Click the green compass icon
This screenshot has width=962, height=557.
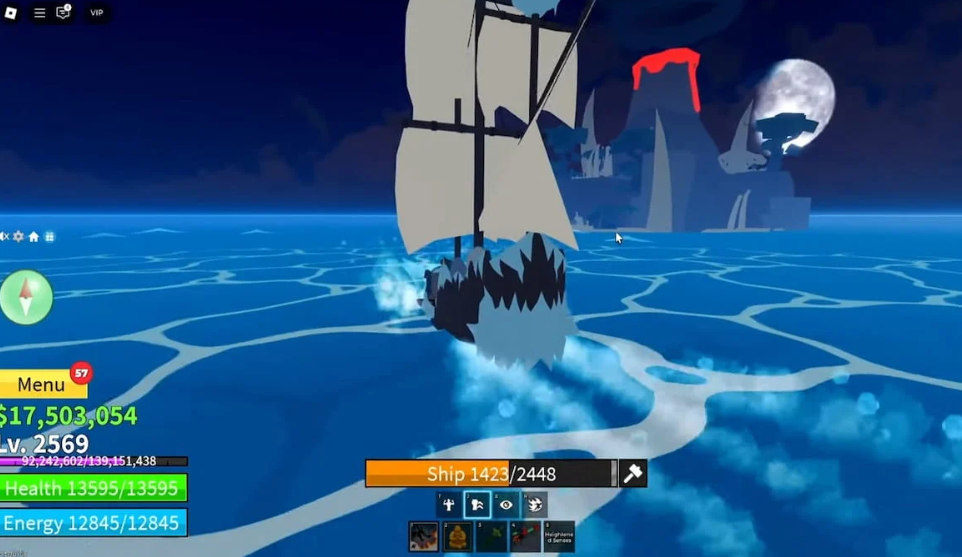tap(26, 296)
